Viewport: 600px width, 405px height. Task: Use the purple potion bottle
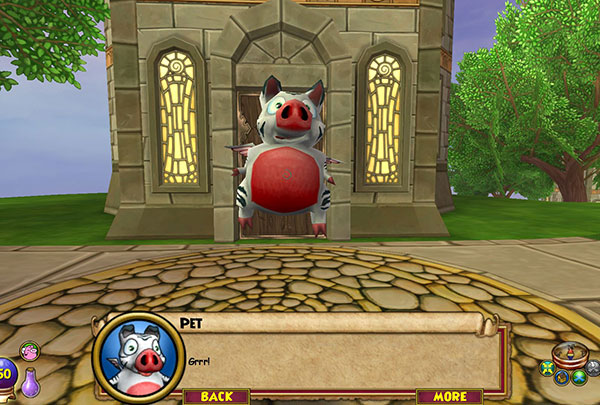tap(32, 382)
